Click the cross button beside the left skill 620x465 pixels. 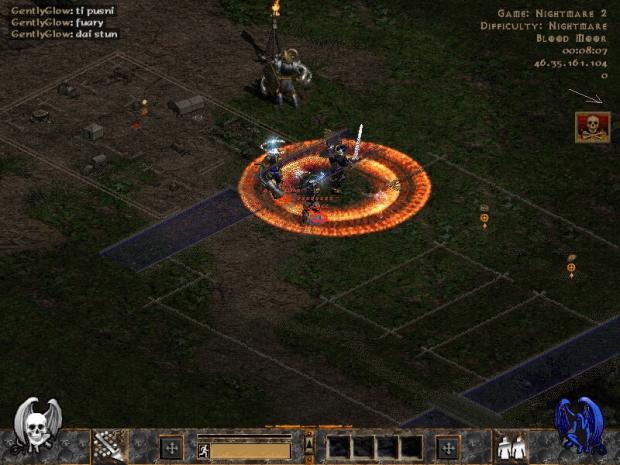point(171,447)
